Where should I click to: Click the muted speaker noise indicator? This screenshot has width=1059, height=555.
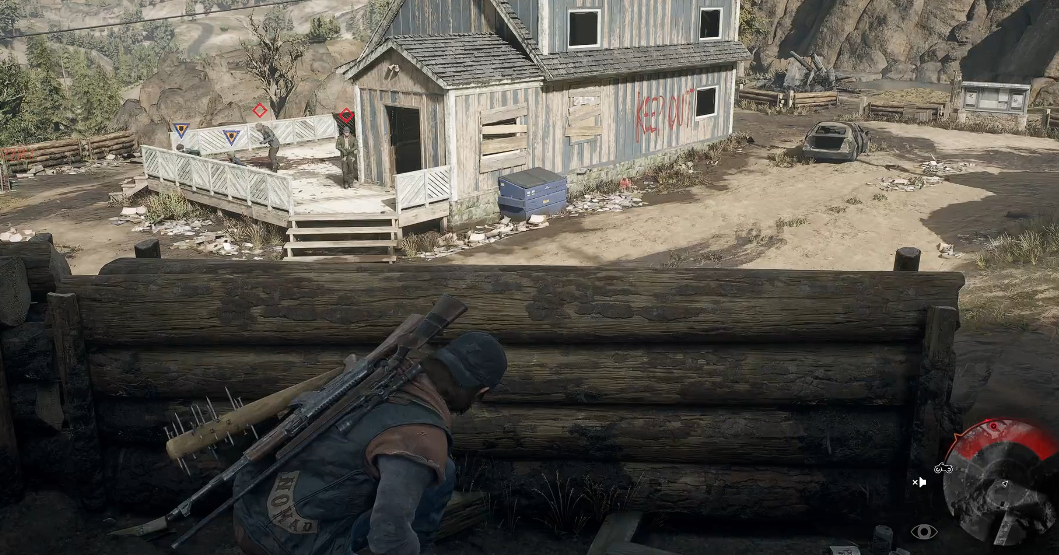[919, 482]
